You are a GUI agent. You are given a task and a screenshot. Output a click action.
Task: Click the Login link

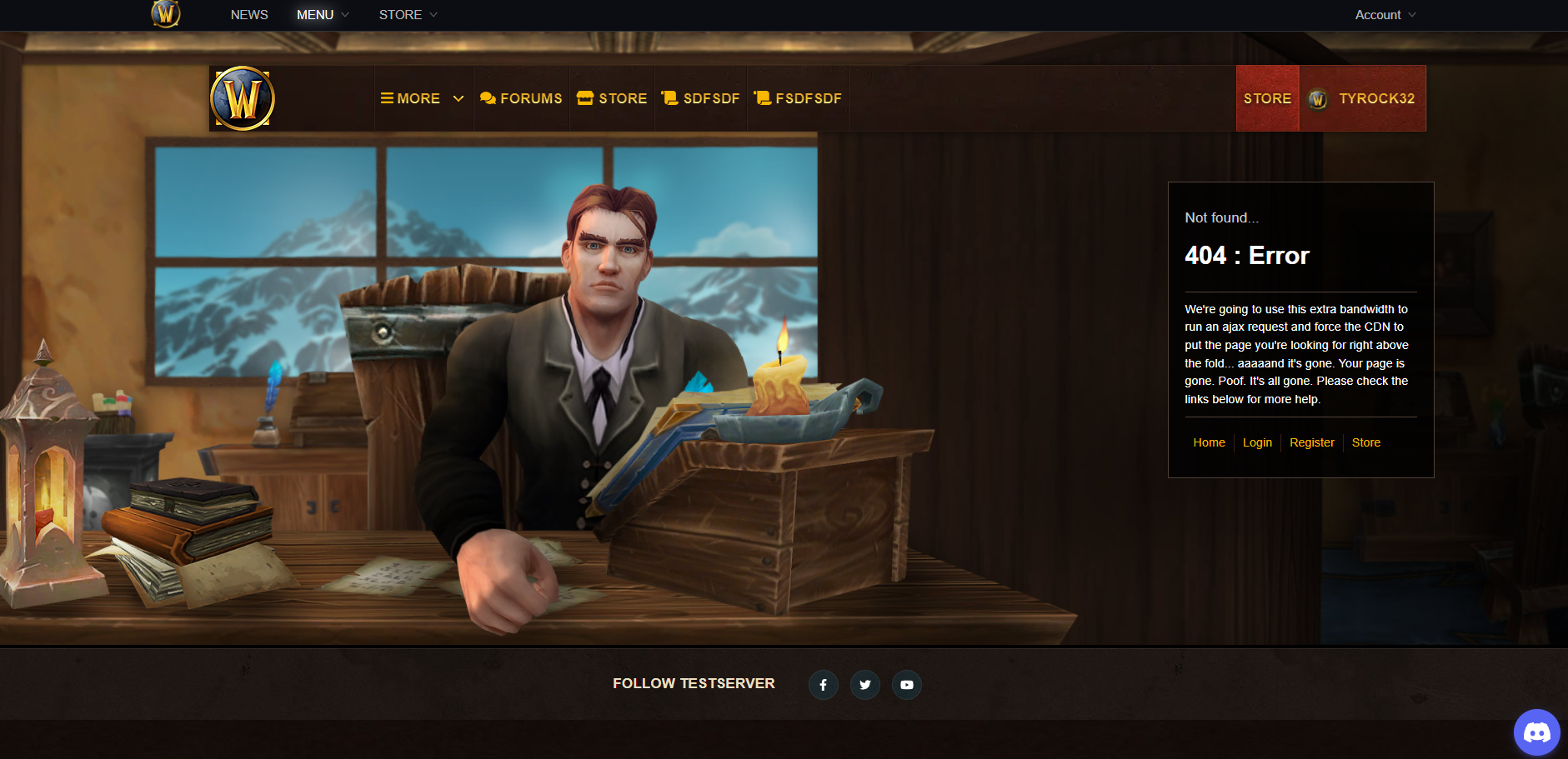[x=1257, y=442]
